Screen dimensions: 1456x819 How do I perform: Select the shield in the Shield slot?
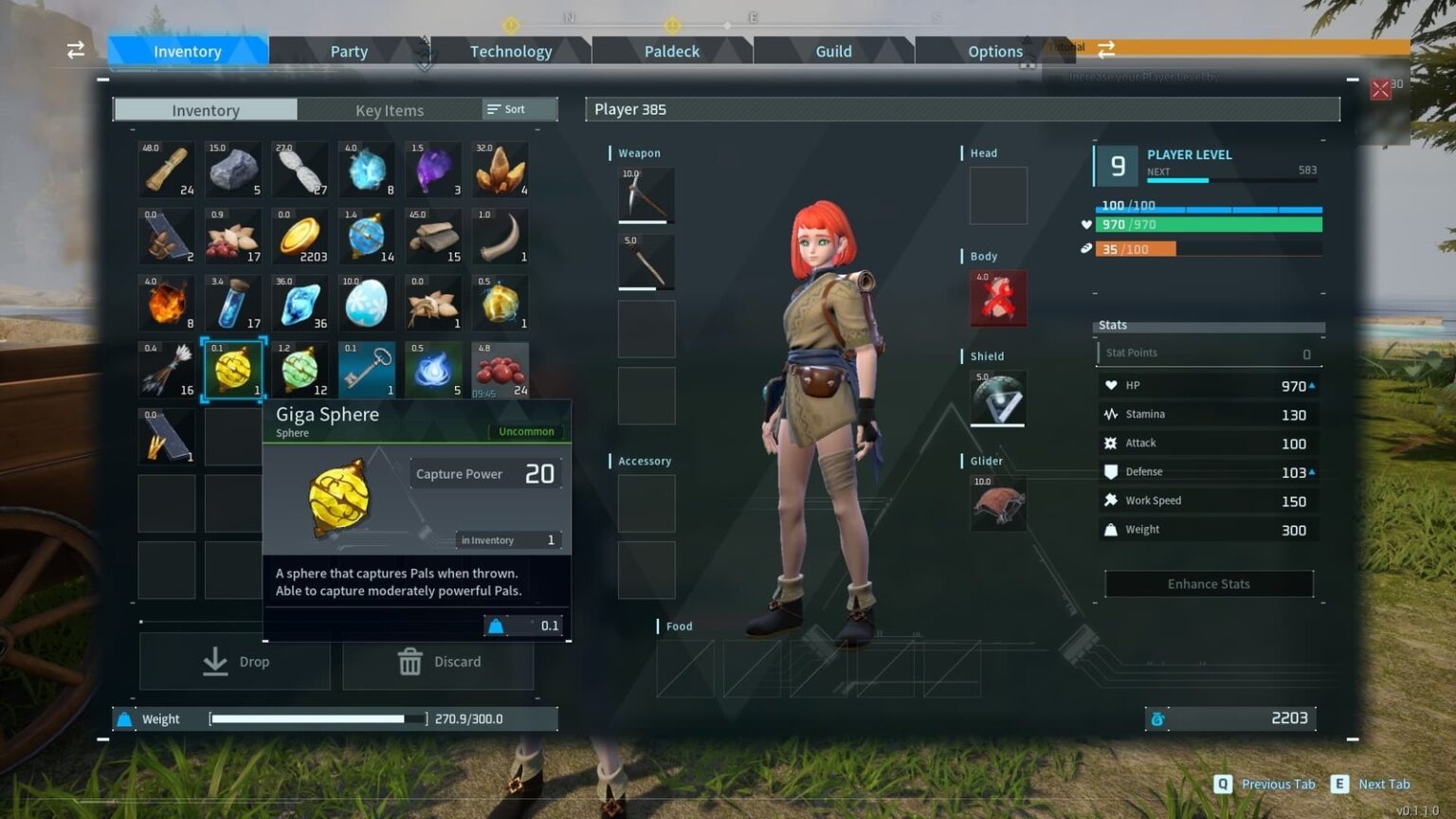(996, 400)
